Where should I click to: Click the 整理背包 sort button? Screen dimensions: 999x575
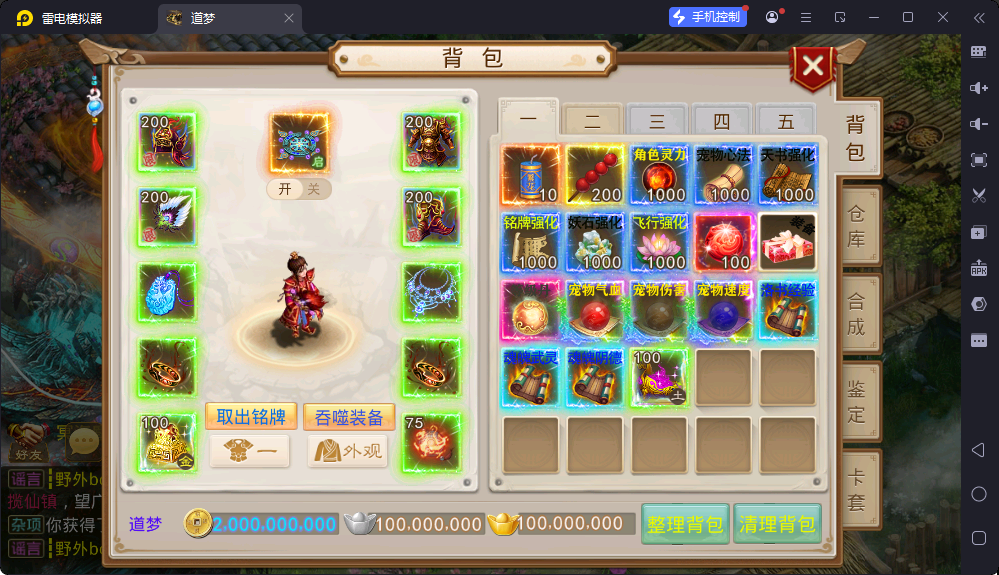point(685,524)
